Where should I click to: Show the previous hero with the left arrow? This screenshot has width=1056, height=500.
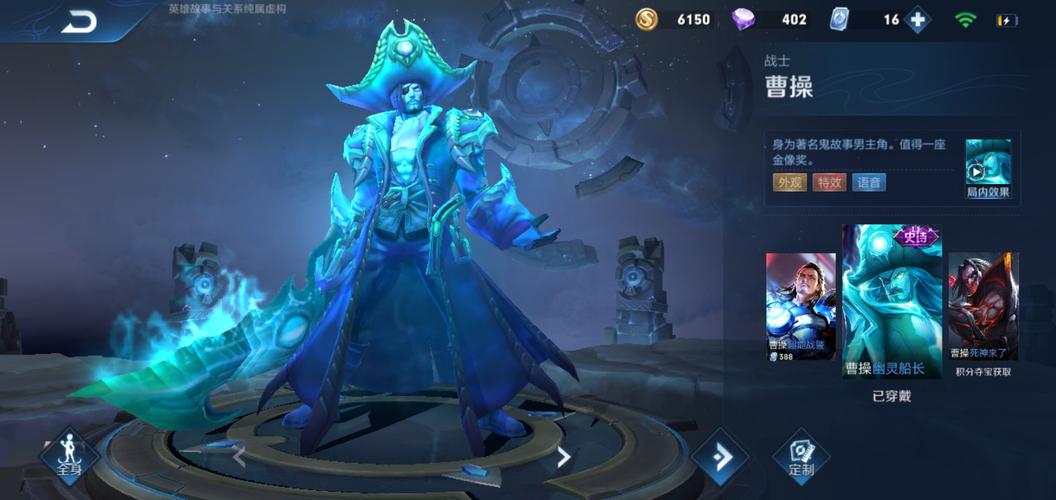click(239, 457)
